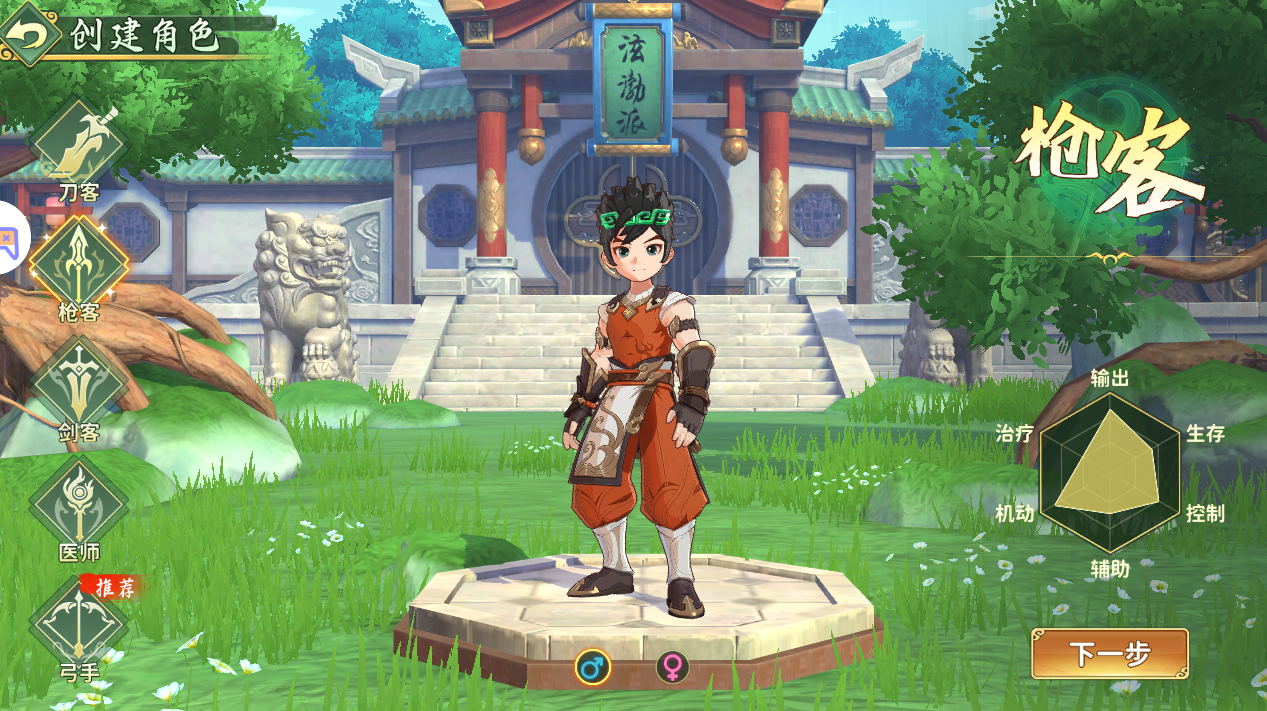Viewport: 1267px width, 711px height.
Task: Continue with the 下一步 button
Action: (x=1109, y=654)
